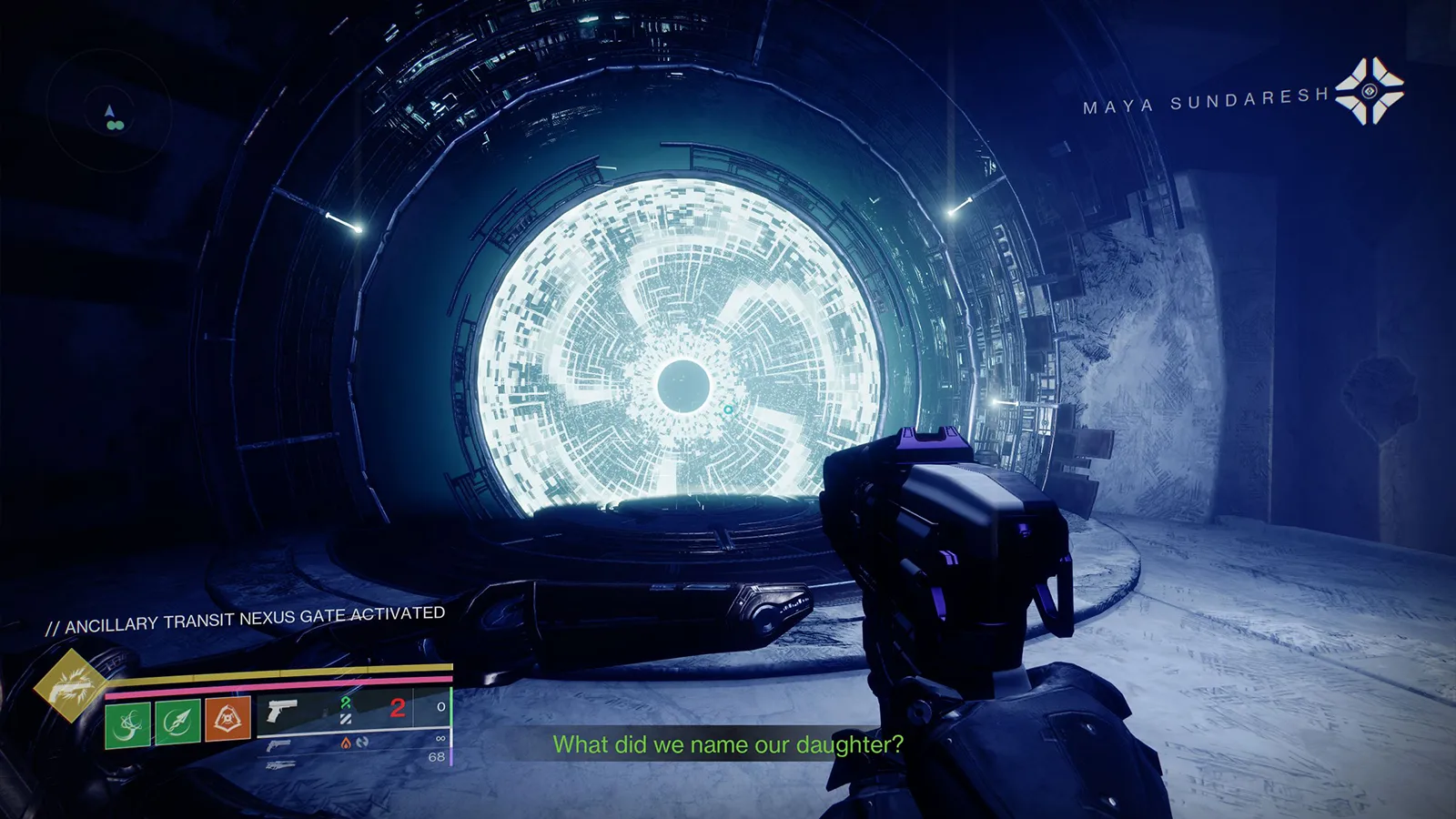Select the melee ability icon with dagger
This screenshot has width=1456, height=819.
tap(177, 723)
